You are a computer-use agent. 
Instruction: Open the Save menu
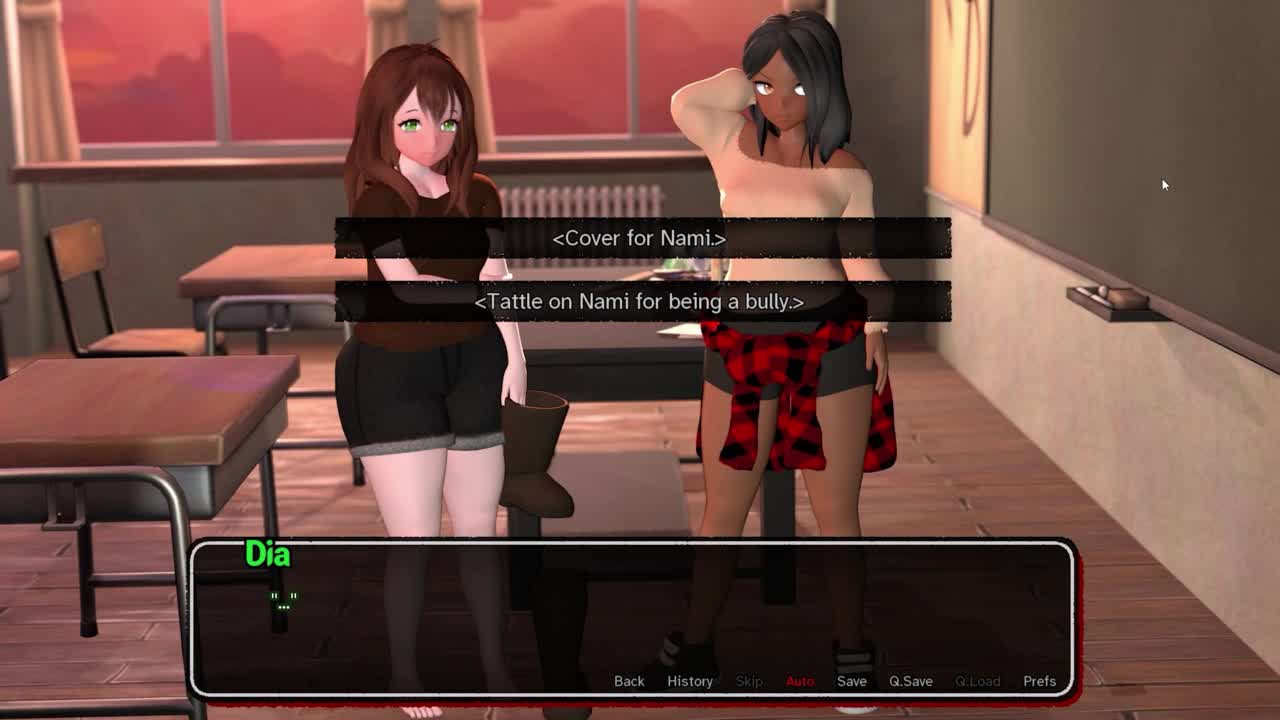coord(852,681)
